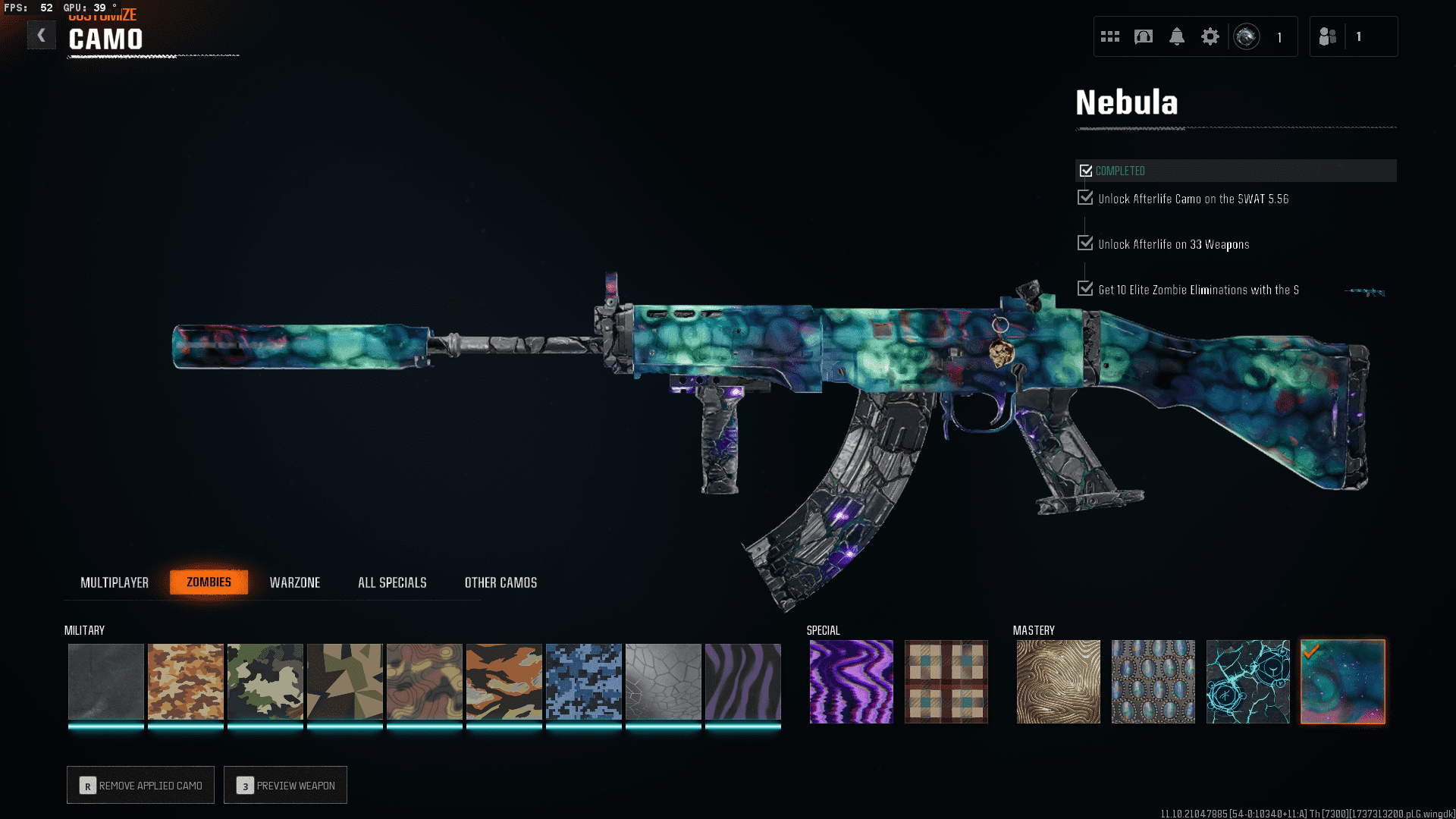
Task: Click the Unlock Afterlife on 33 Weapons checkbox
Action: click(x=1084, y=243)
